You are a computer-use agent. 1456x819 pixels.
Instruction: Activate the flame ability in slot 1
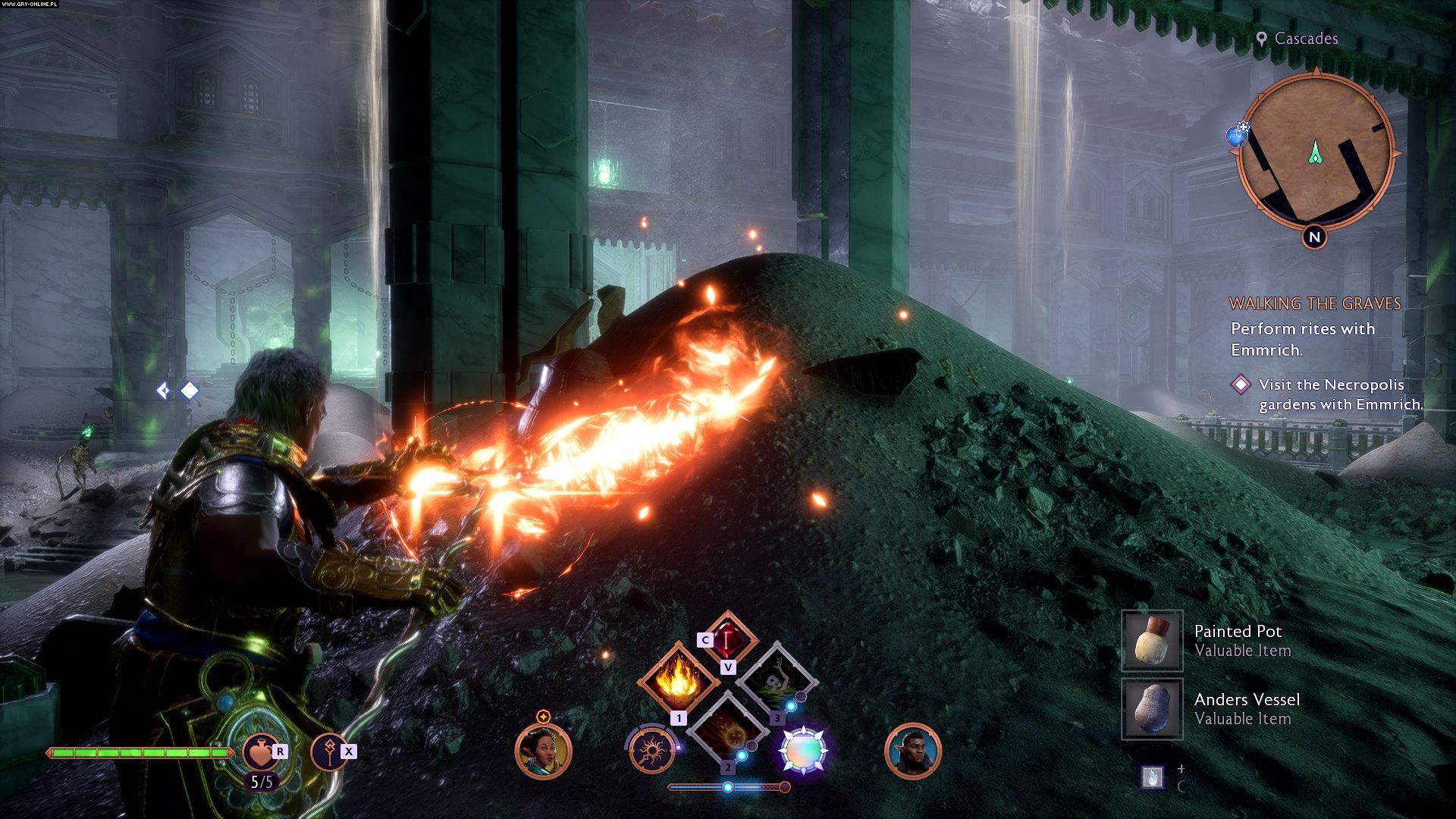pyautogui.click(x=678, y=679)
